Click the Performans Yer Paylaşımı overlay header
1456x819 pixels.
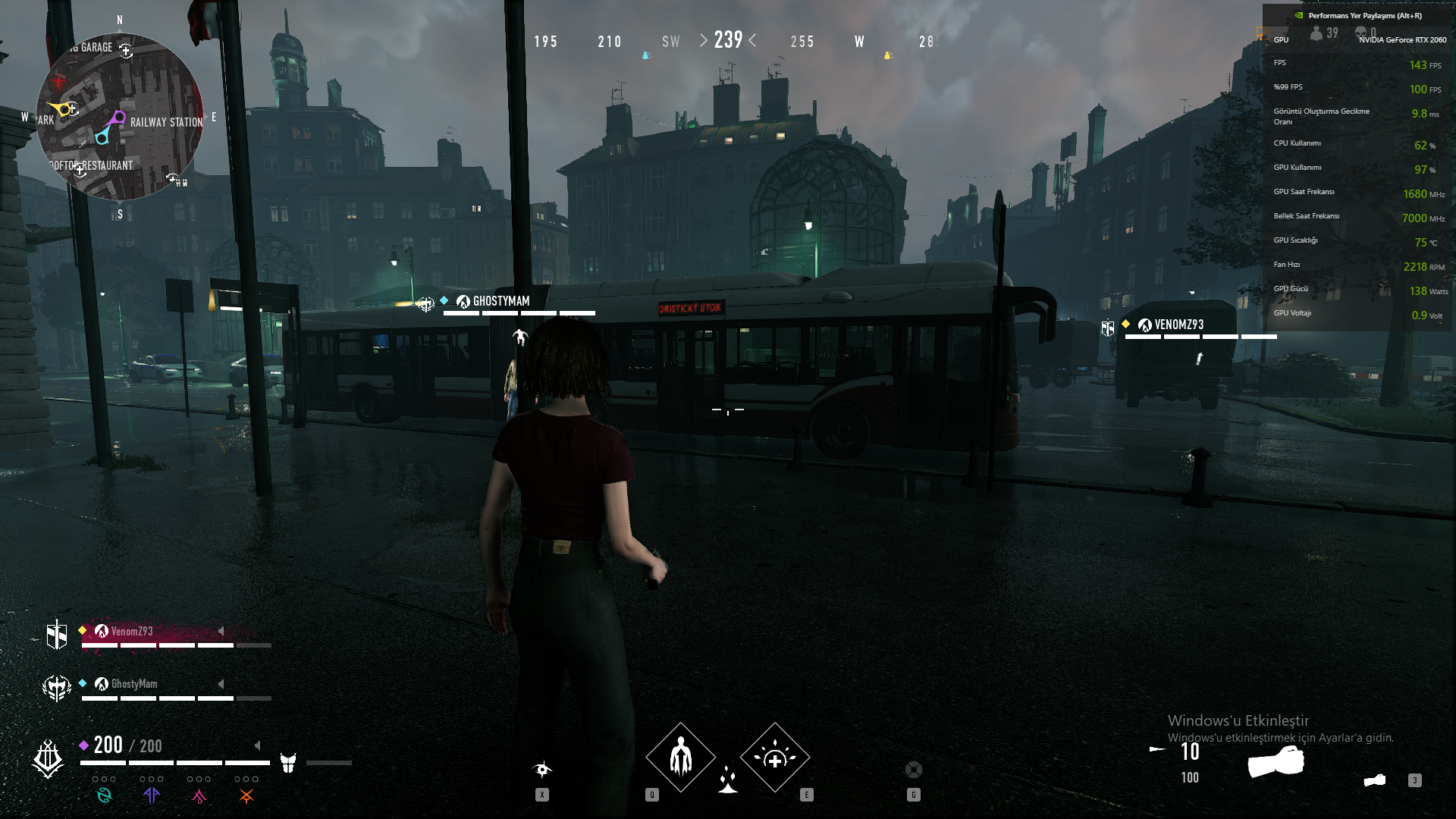1364,15
